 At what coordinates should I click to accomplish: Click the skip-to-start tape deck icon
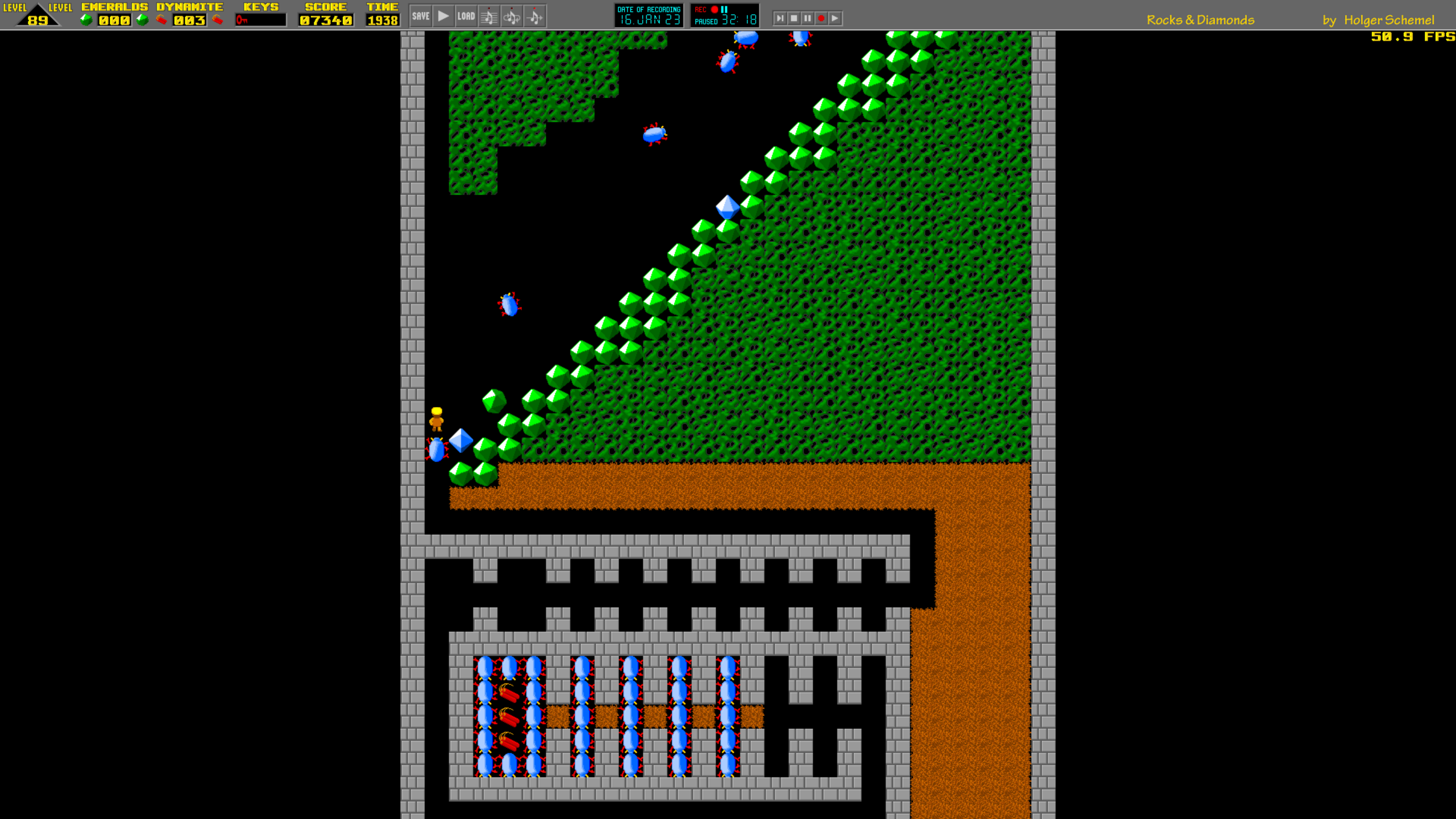click(780, 19)
